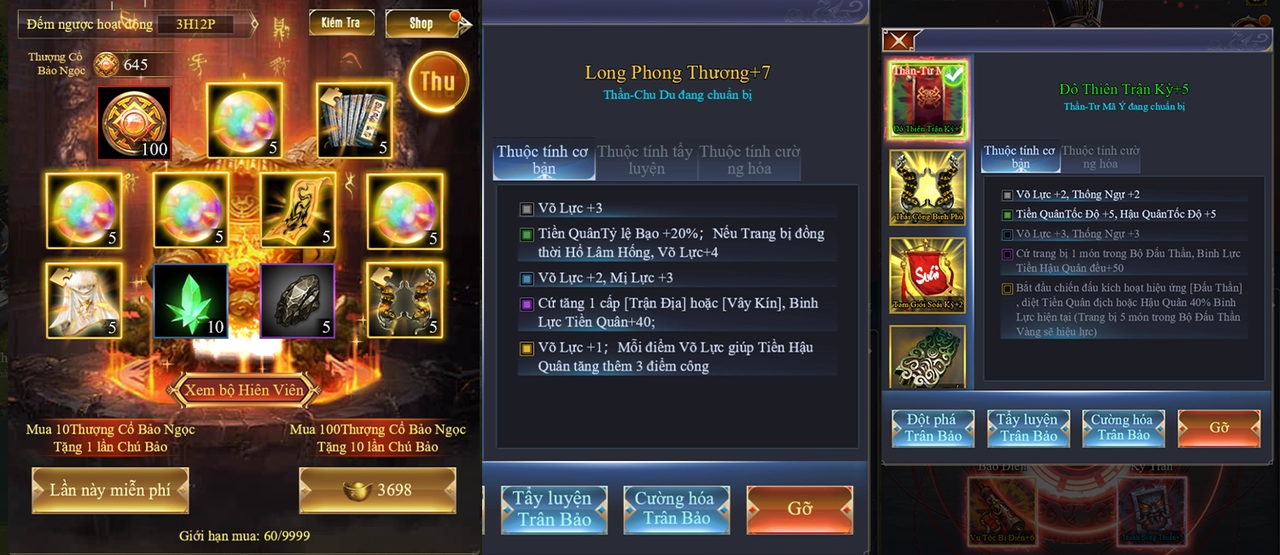The image size is (1280, 555).
Task: Click Cường hóa Trân Bảo under Long Phong Thương
Action: point(676,509)
